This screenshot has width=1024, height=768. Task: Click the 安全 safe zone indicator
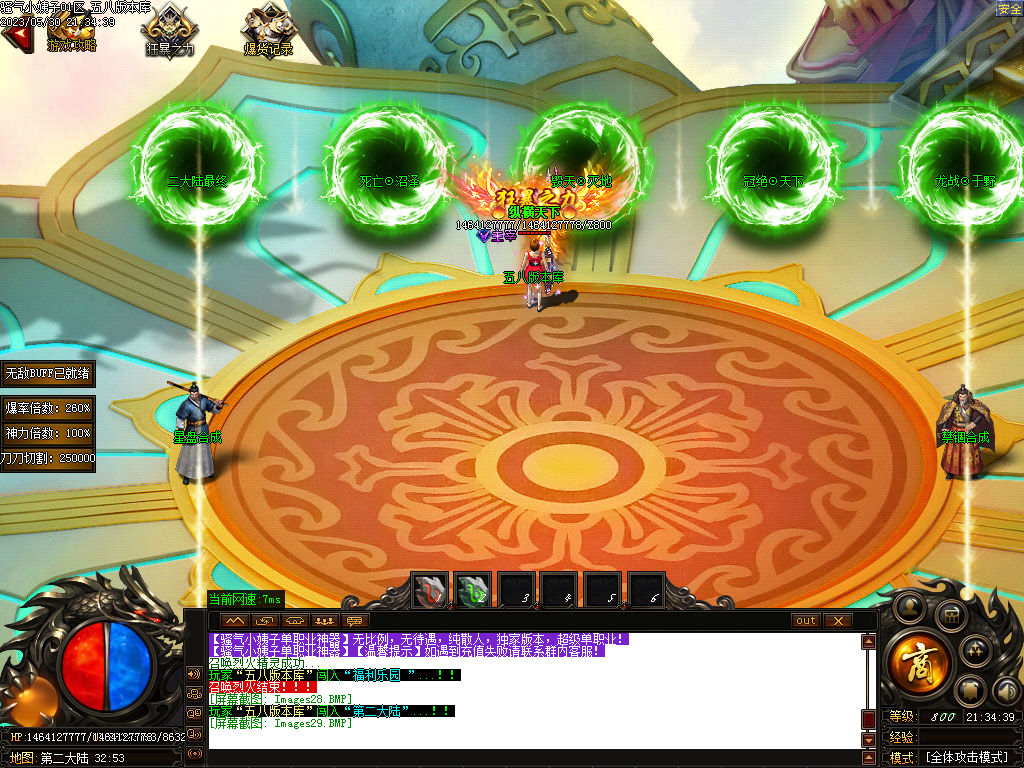tap(1009, 9)
